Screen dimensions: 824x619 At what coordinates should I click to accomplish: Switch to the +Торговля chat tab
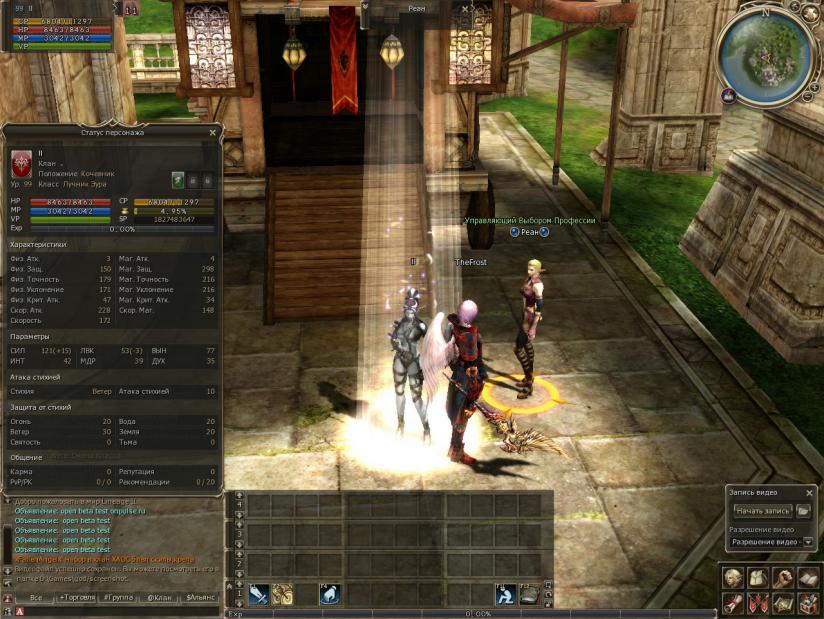point(78,597)
